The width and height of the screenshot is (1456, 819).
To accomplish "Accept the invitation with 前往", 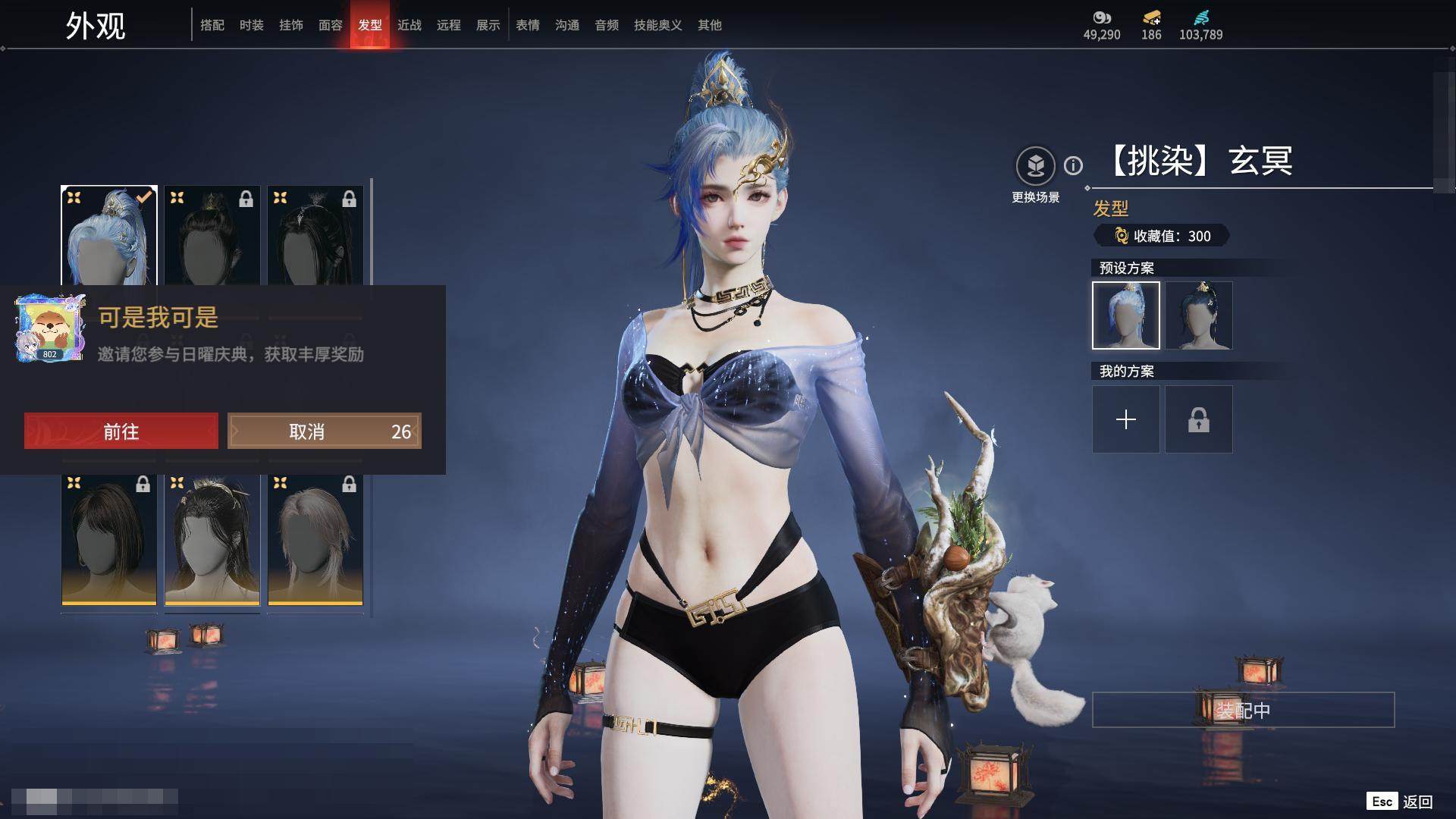I will click(x=121, y=431).
